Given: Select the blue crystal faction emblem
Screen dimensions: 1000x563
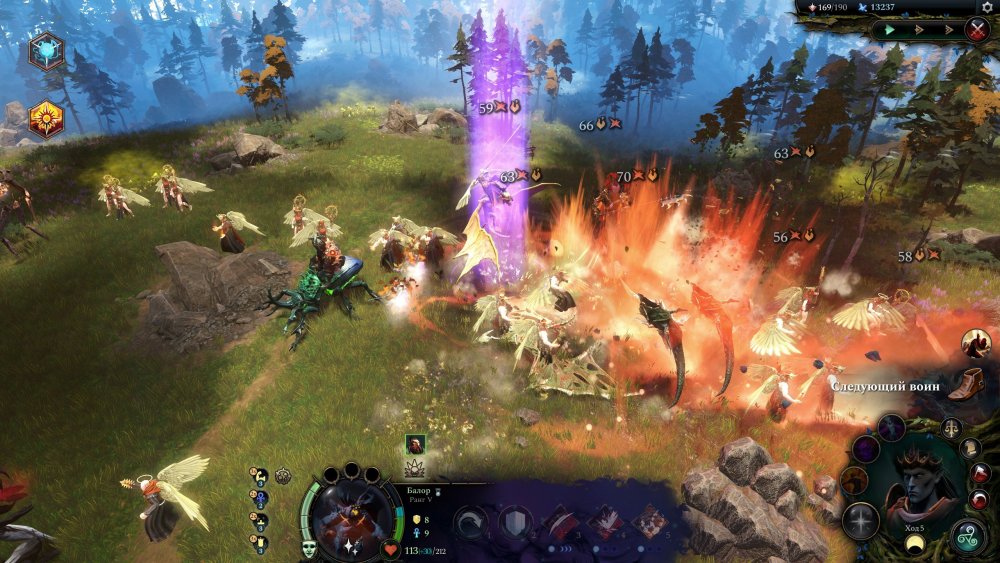Looking at the screenshot, I should click(46, 51).
